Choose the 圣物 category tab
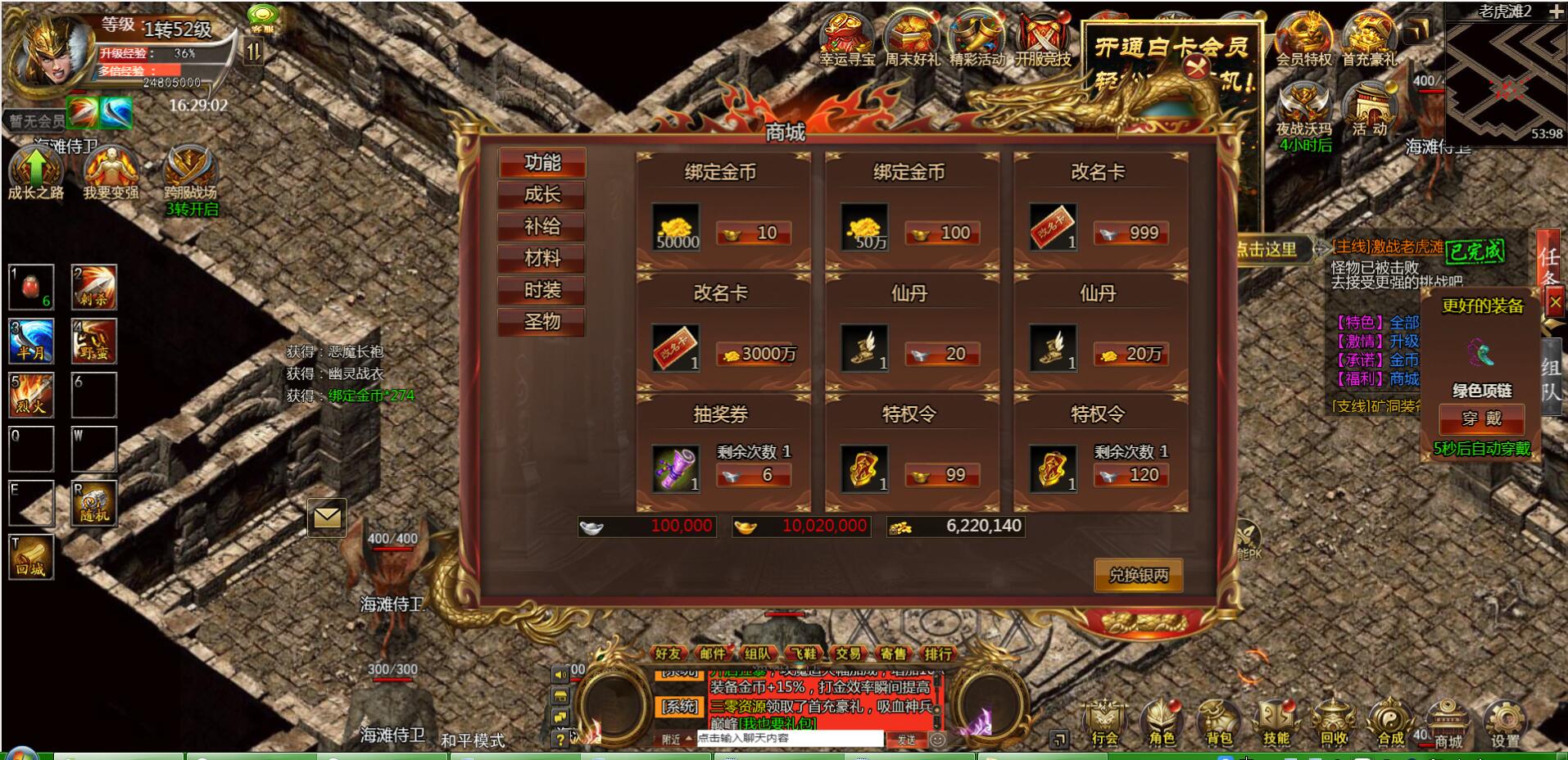 tap(542, 322)
